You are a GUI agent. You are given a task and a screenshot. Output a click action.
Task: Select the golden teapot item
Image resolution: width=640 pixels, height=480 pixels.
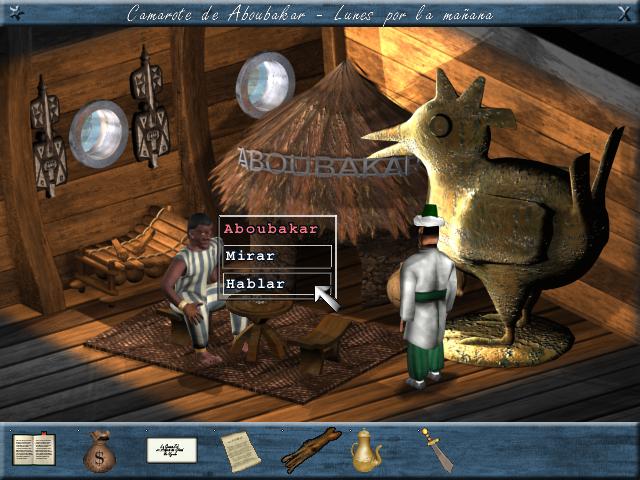click(366, 451)
